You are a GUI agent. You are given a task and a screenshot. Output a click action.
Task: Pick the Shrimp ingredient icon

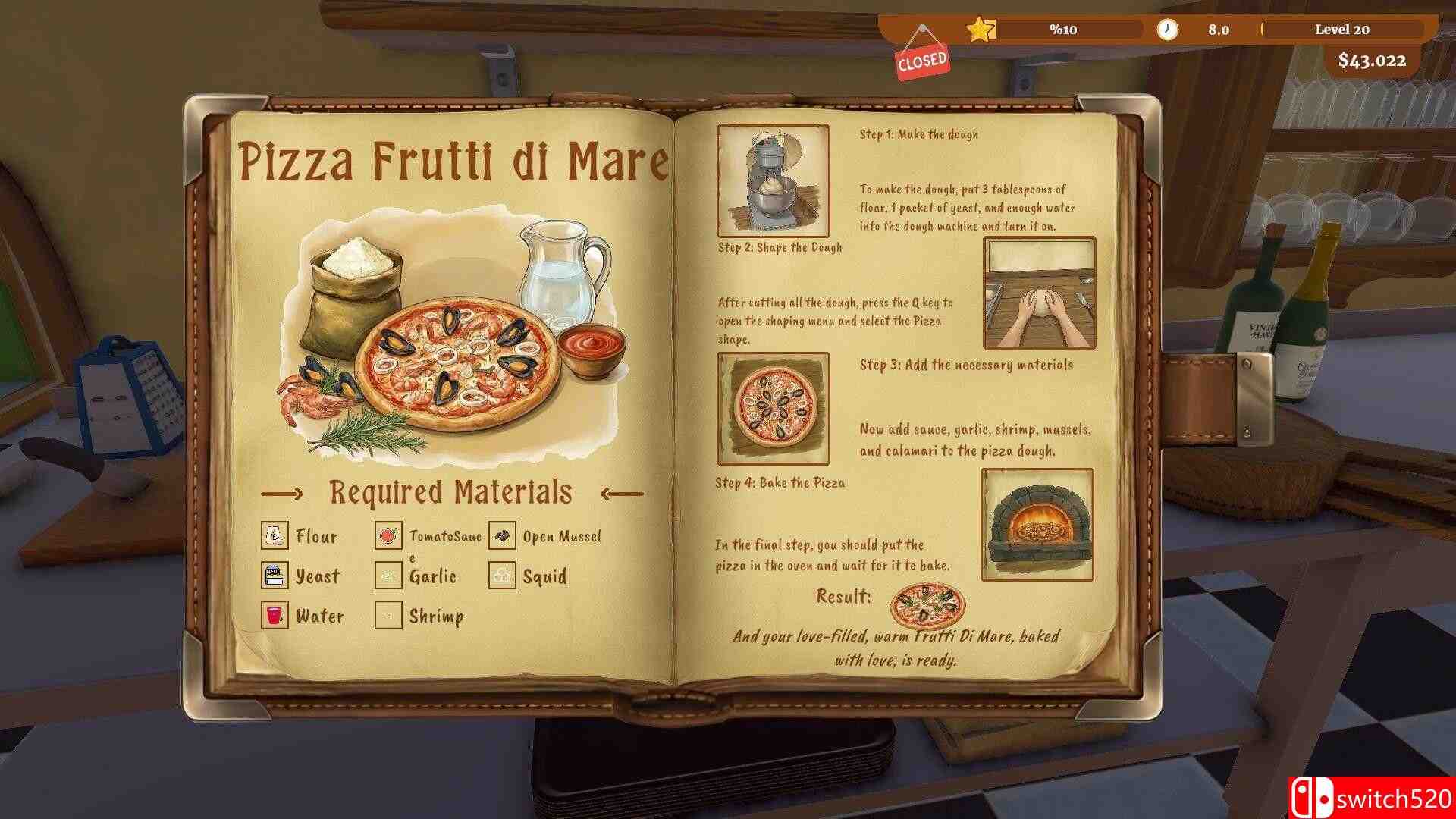pos(388,615)
